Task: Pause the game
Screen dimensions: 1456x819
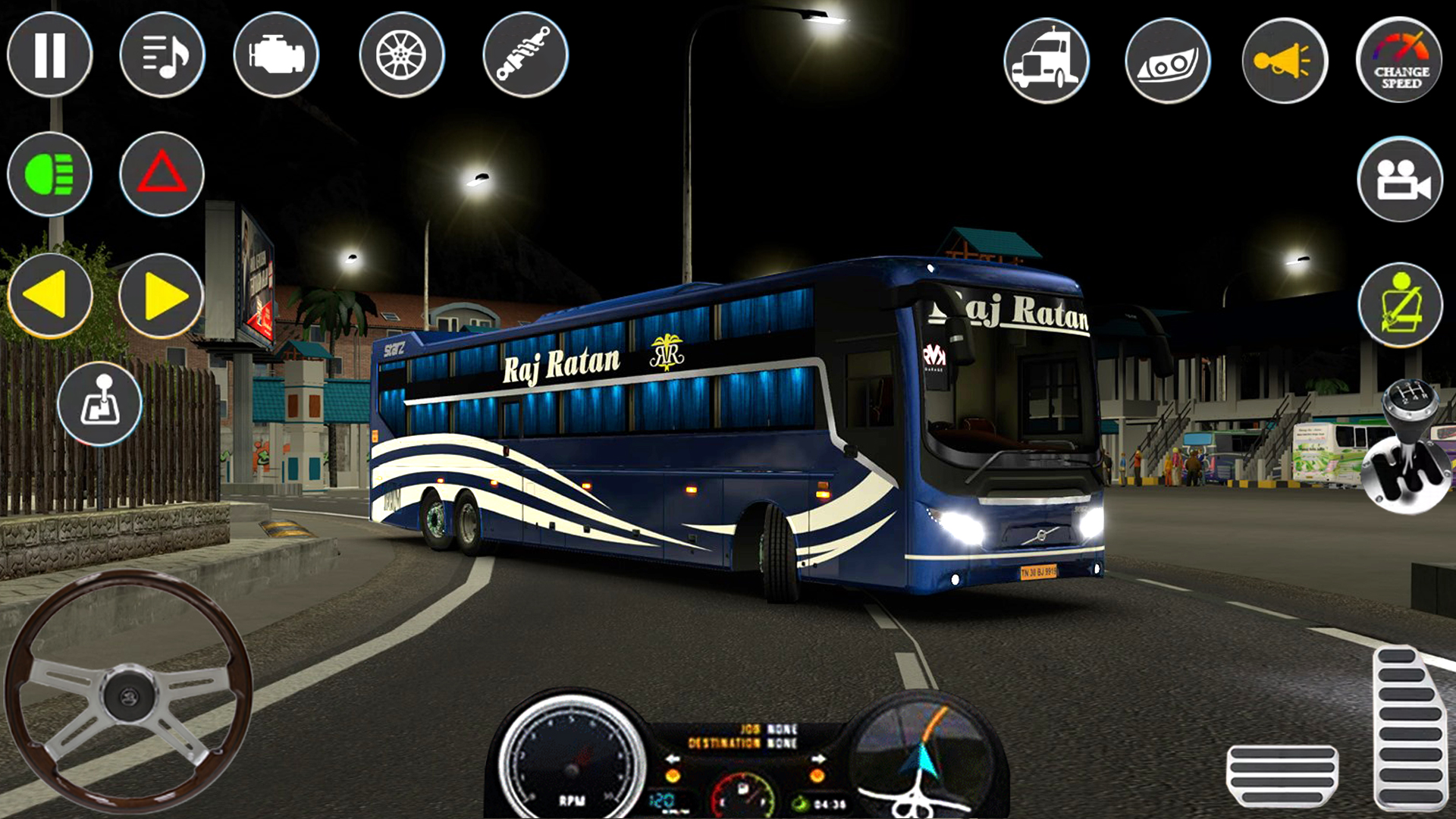Action: coord(49,55)
